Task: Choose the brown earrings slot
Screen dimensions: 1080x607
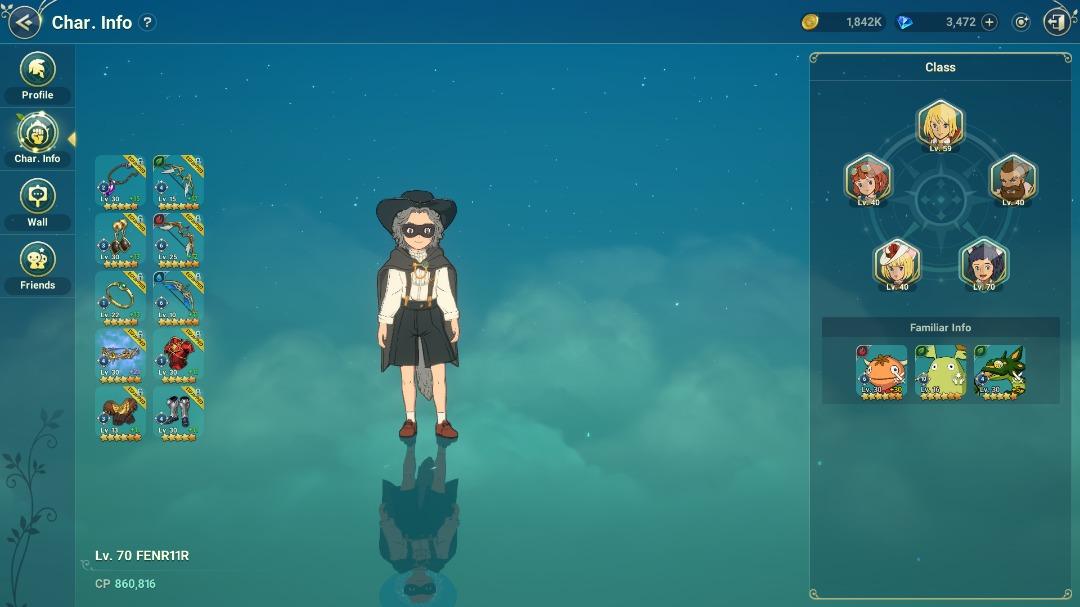Action: point(120,240)
